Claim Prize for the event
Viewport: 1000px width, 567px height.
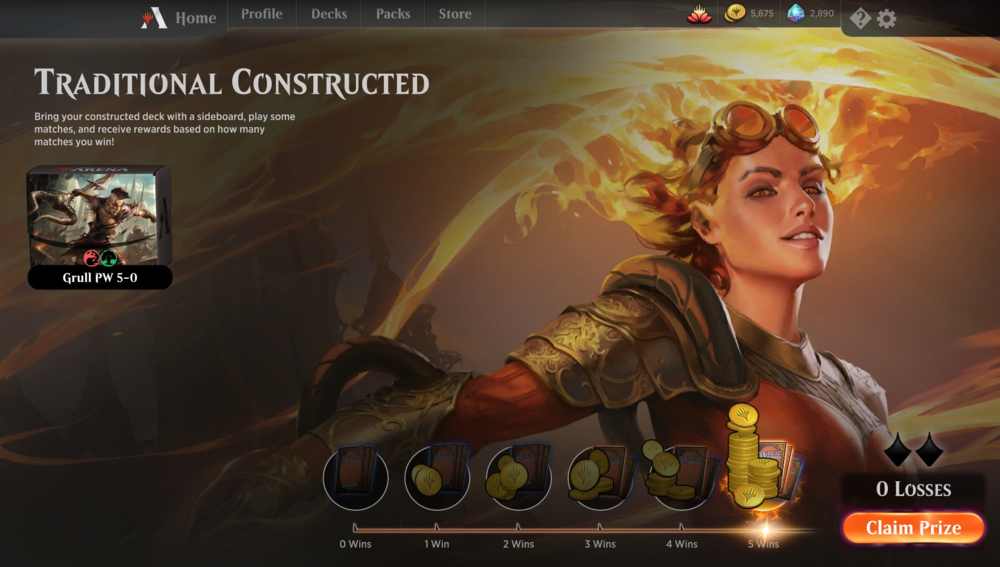(x=913, y=528)
